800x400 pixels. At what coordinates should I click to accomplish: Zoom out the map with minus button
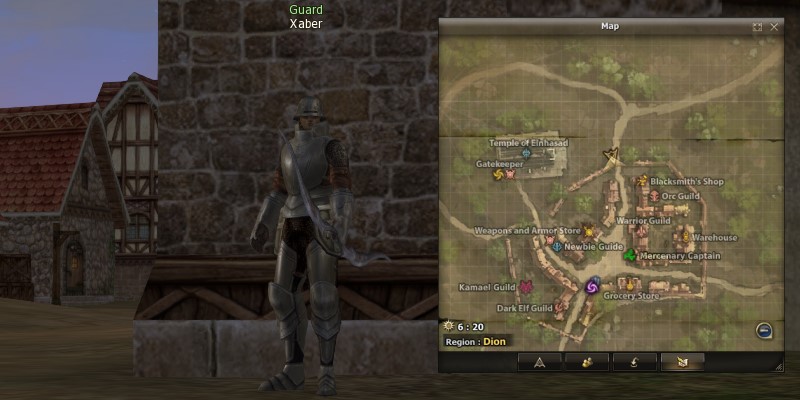point(762,330)
